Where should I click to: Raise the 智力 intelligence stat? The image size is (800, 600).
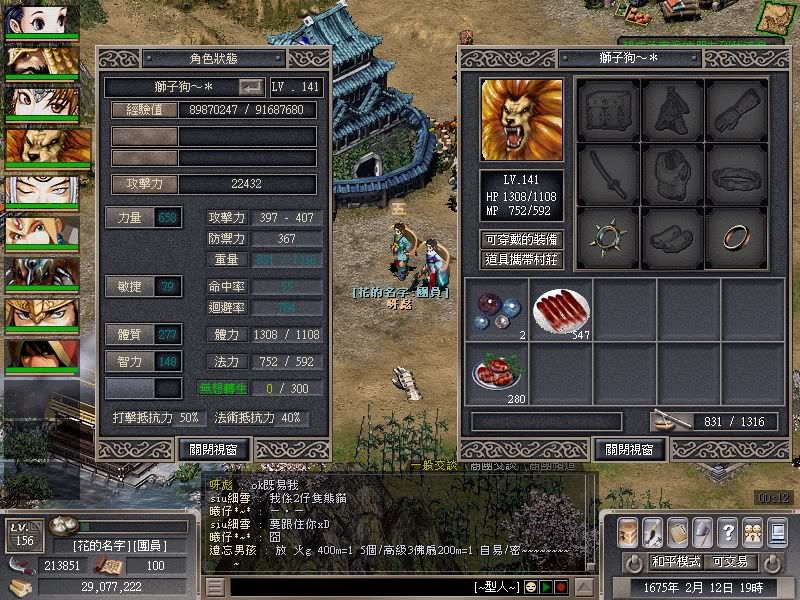pyautogui.click(x=129, y=359)
